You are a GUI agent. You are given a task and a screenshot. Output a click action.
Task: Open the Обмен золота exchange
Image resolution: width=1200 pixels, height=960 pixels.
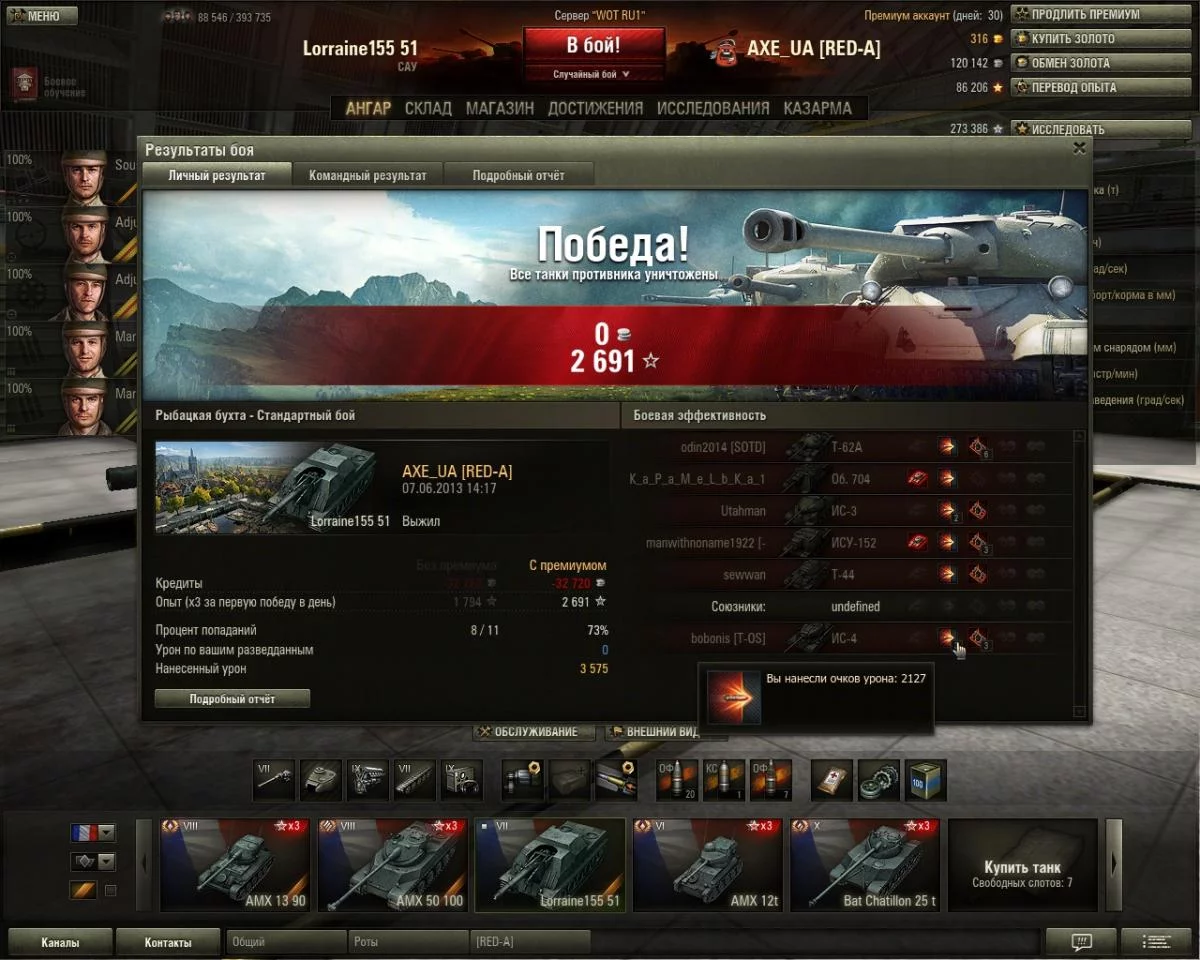[x=1085, y=63]
